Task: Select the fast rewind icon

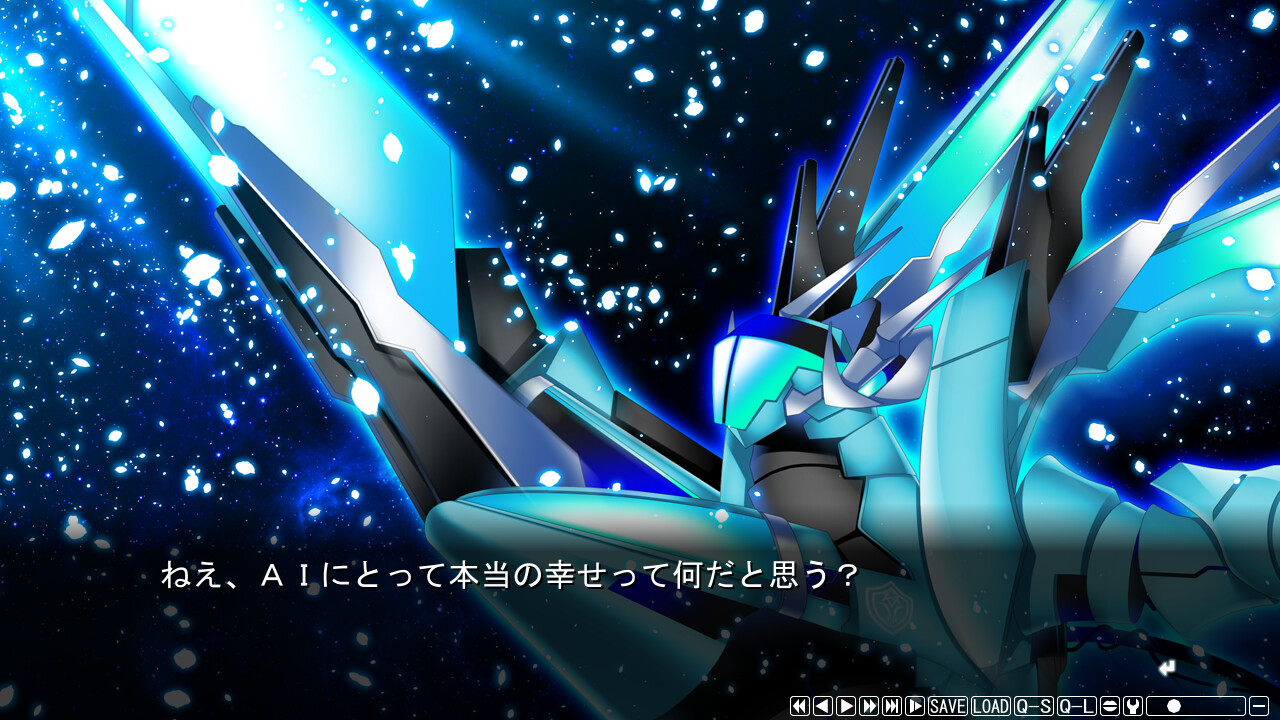Action: [x=799, y=706]
